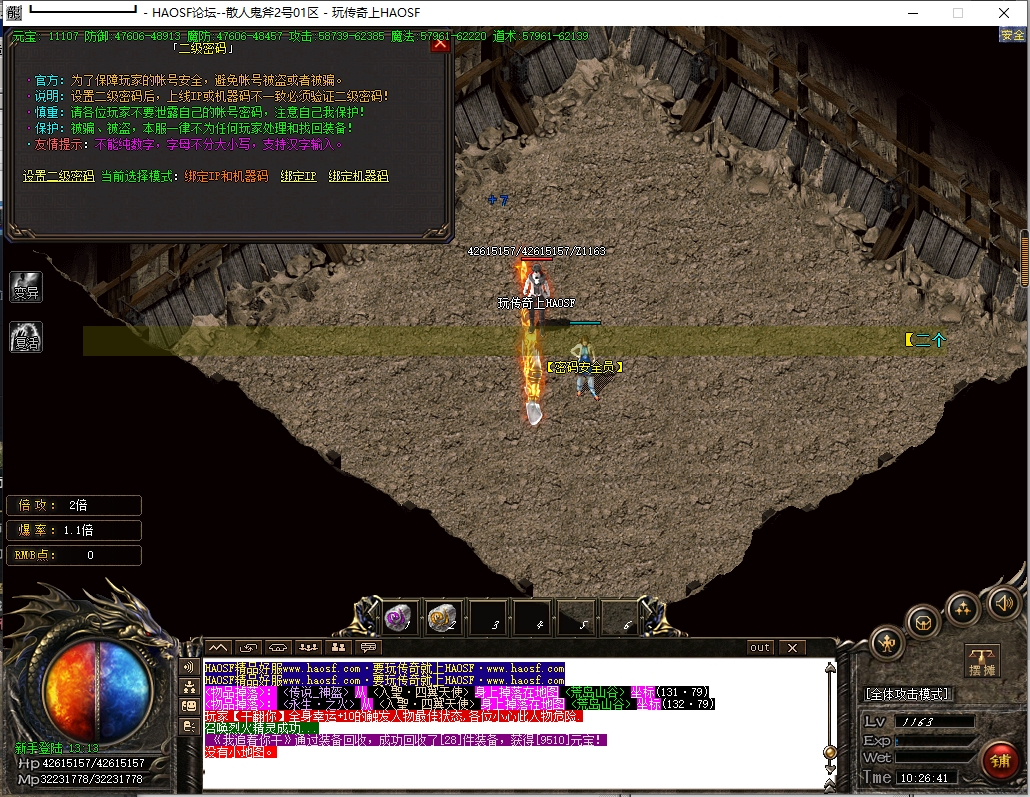Viewport: 1030px width, 797px height.
Task: Open the 摆摊 stall button
Action: coord(982,661)
